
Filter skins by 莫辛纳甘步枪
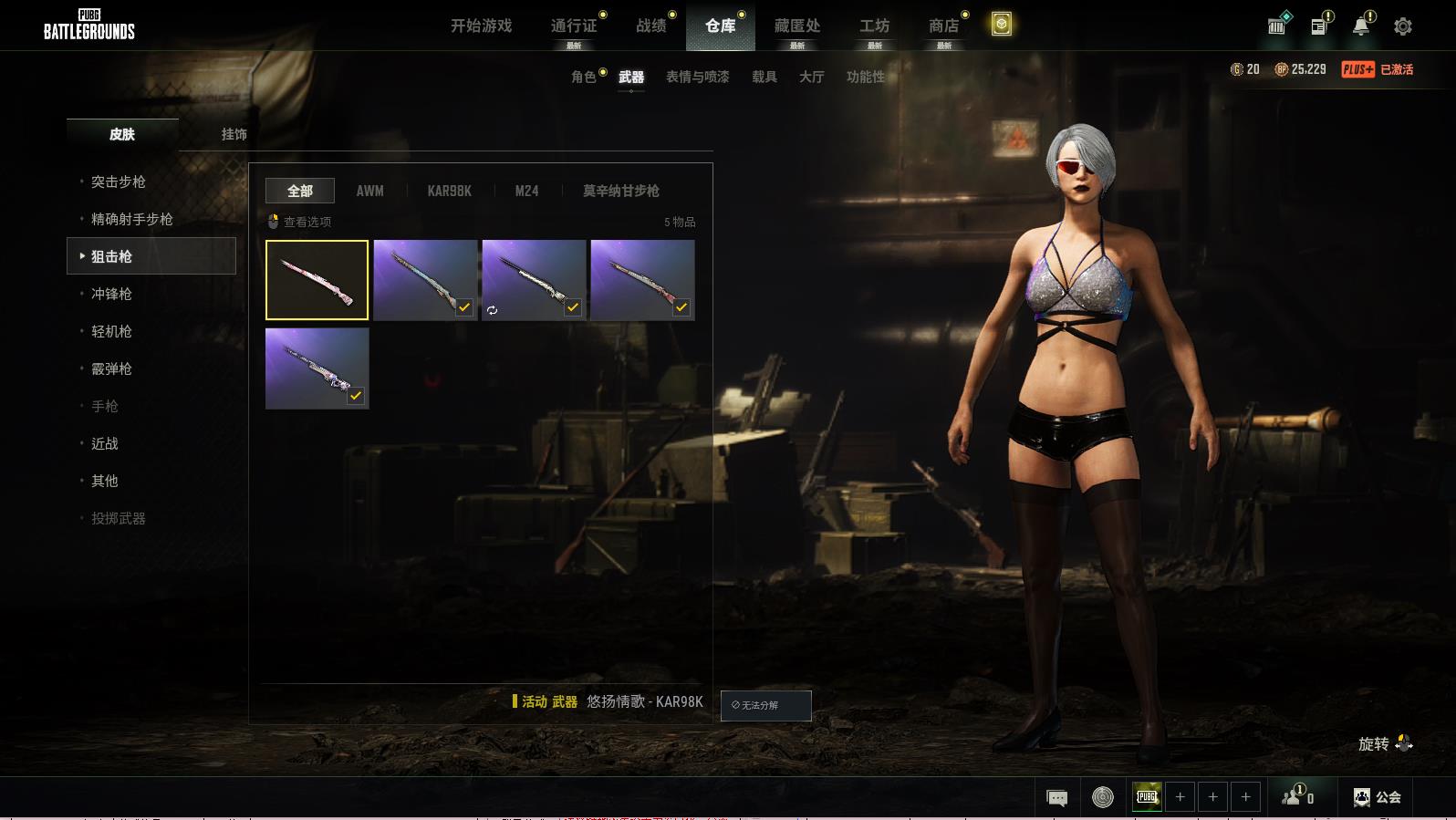620,191
